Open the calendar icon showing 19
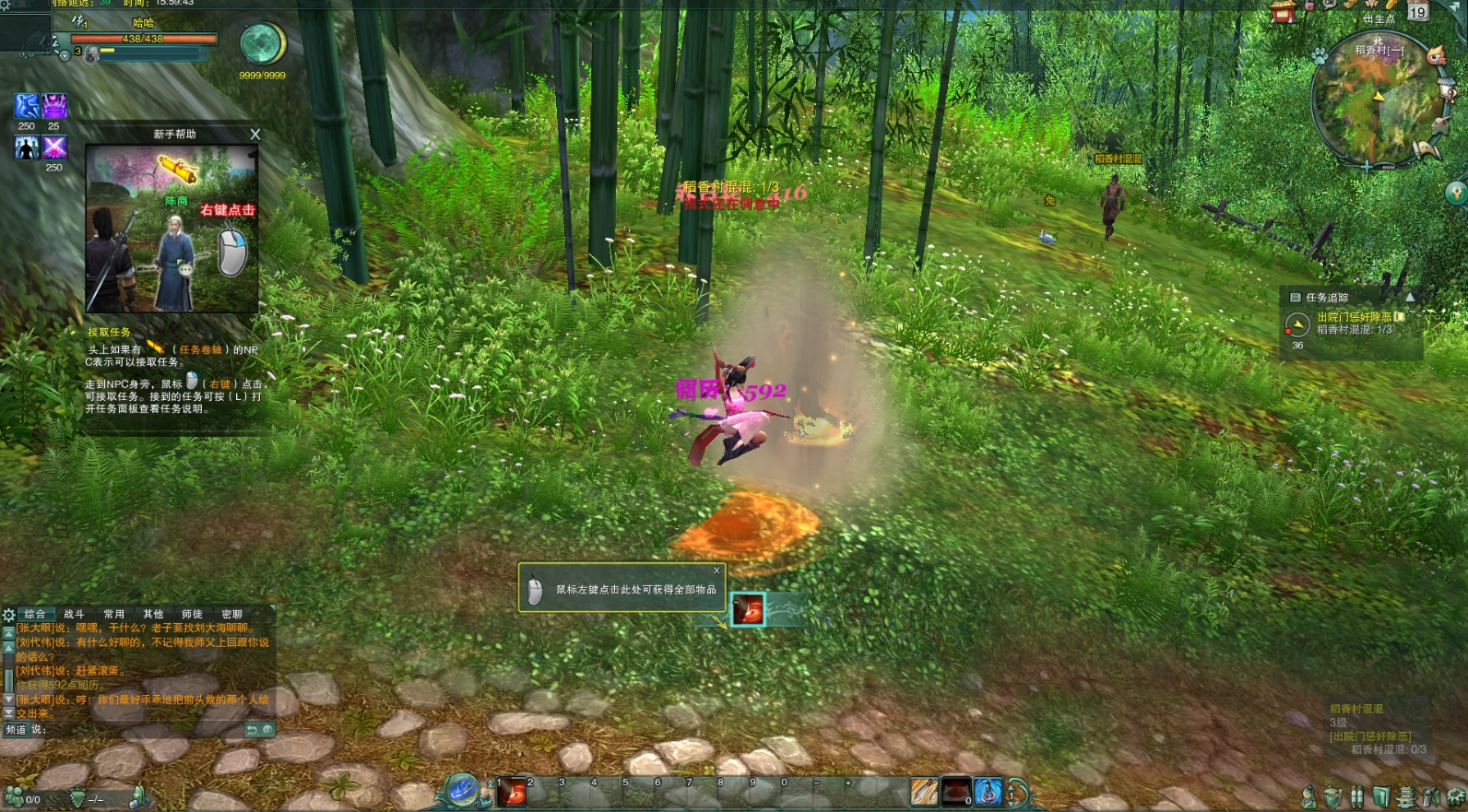1468x812 pixels. pyautogui.click(x=1417, y=12)
